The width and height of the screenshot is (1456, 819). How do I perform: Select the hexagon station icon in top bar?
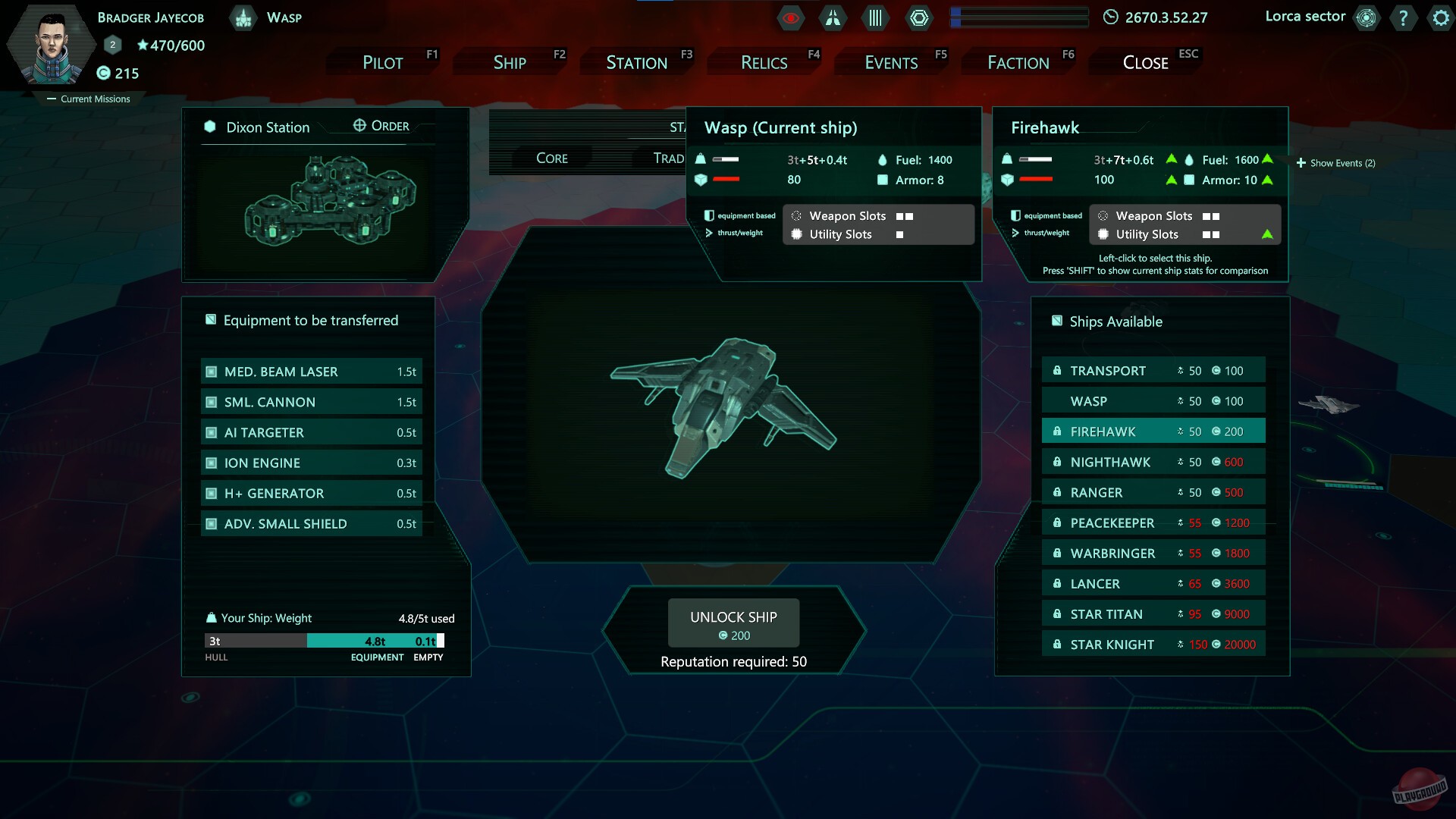[919, 17]
